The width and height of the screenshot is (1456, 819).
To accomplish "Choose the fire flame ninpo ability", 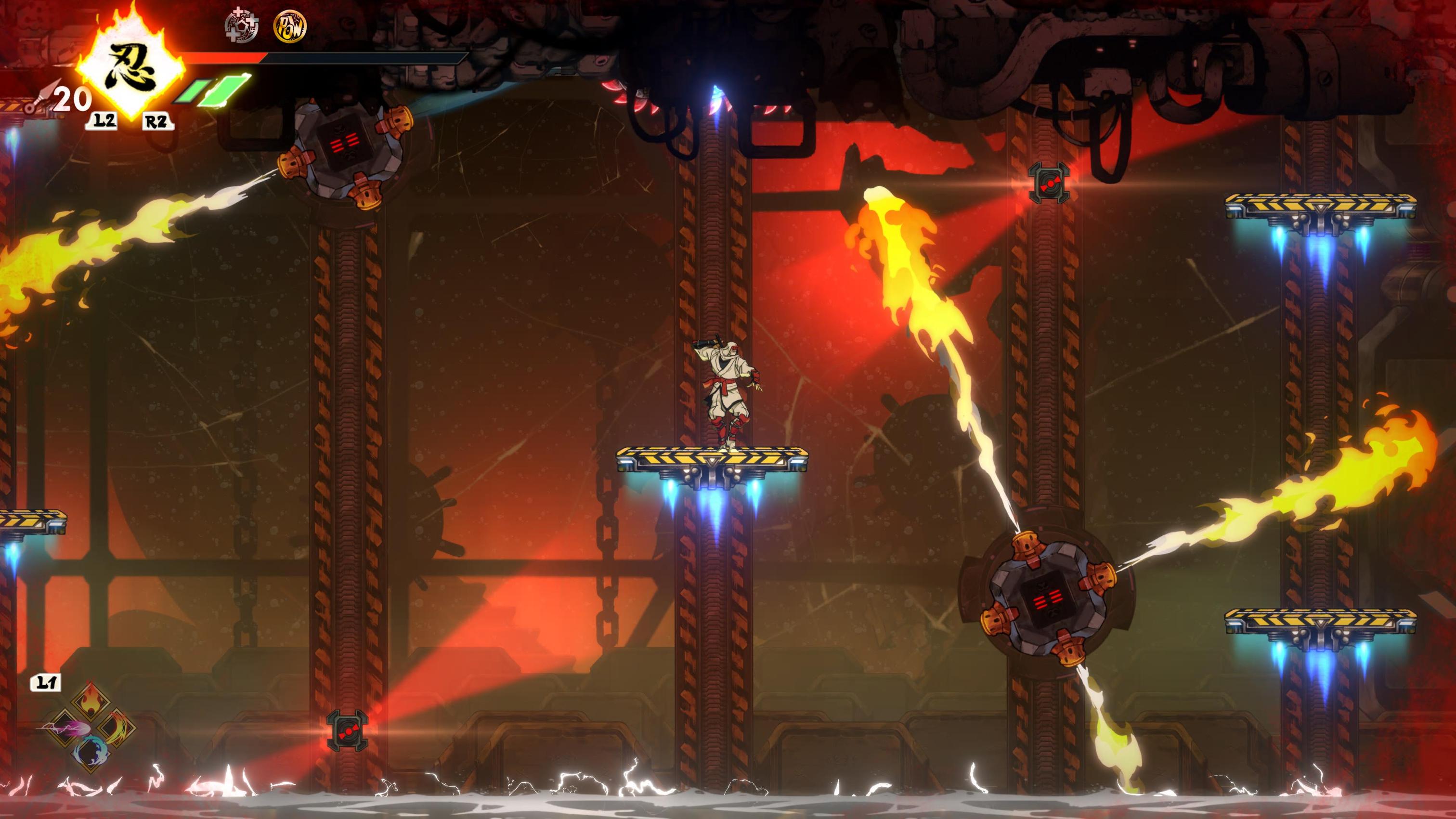I will [91, 702].
